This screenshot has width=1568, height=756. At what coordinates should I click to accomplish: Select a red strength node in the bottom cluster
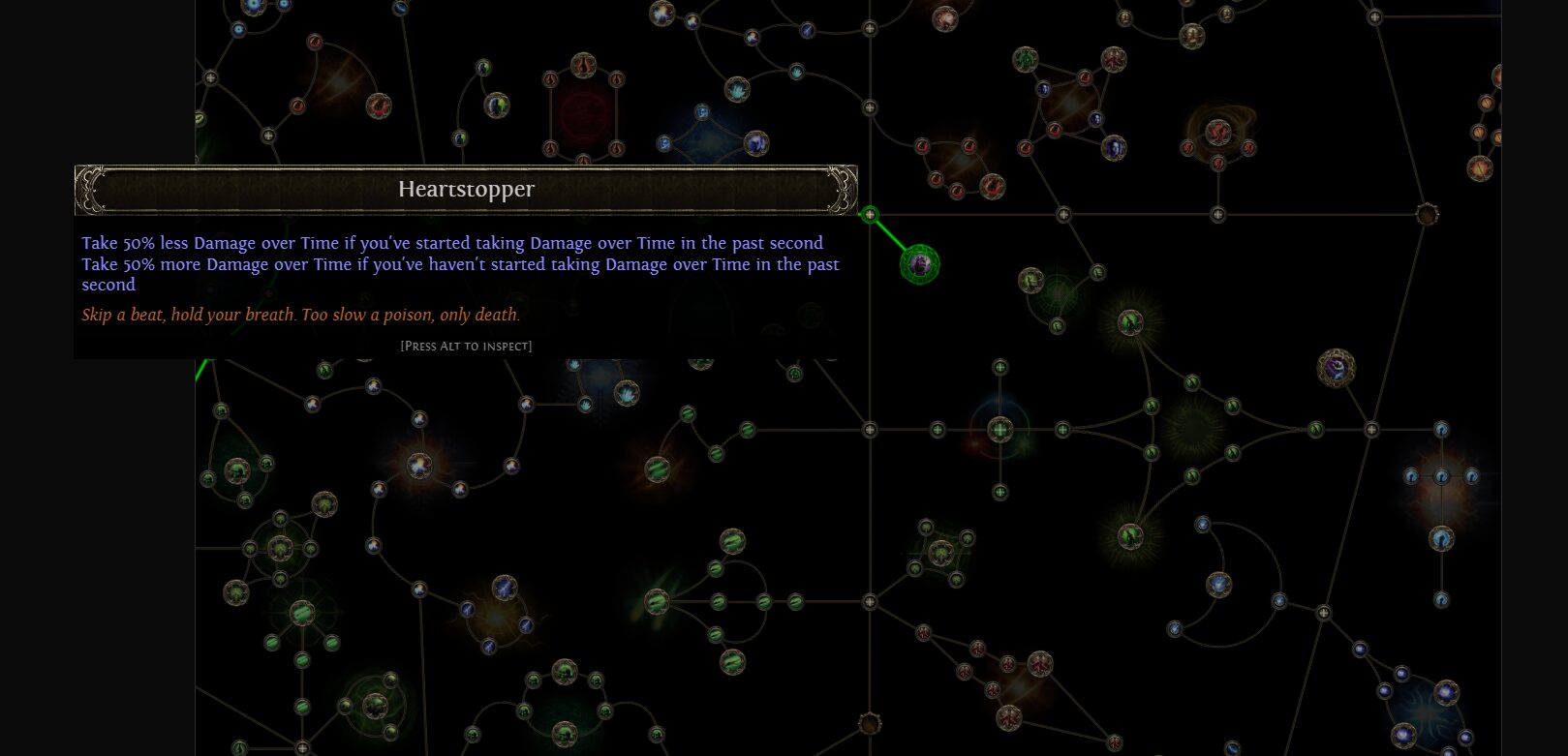(1039, 663)
